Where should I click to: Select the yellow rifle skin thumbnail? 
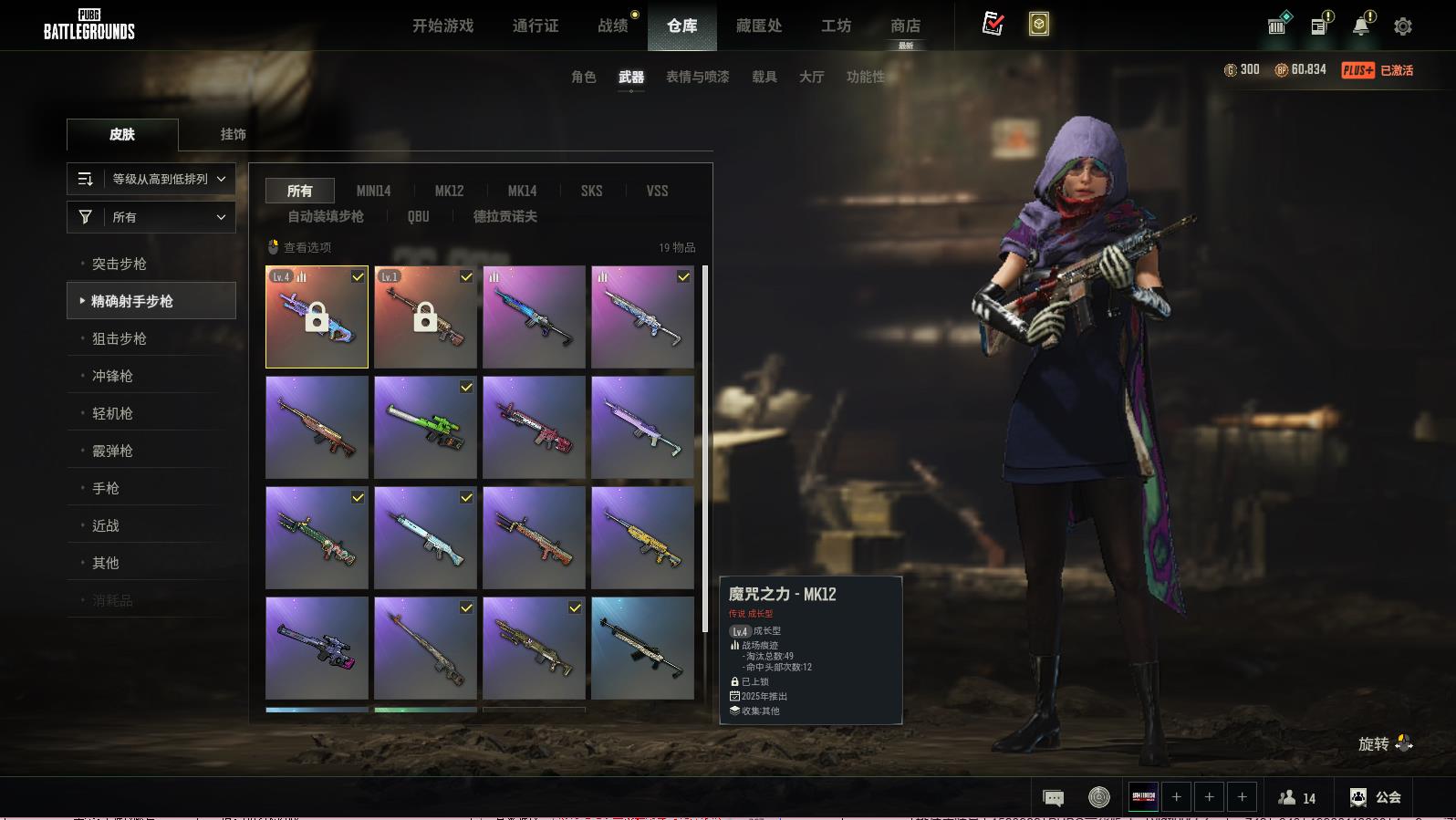642,538
